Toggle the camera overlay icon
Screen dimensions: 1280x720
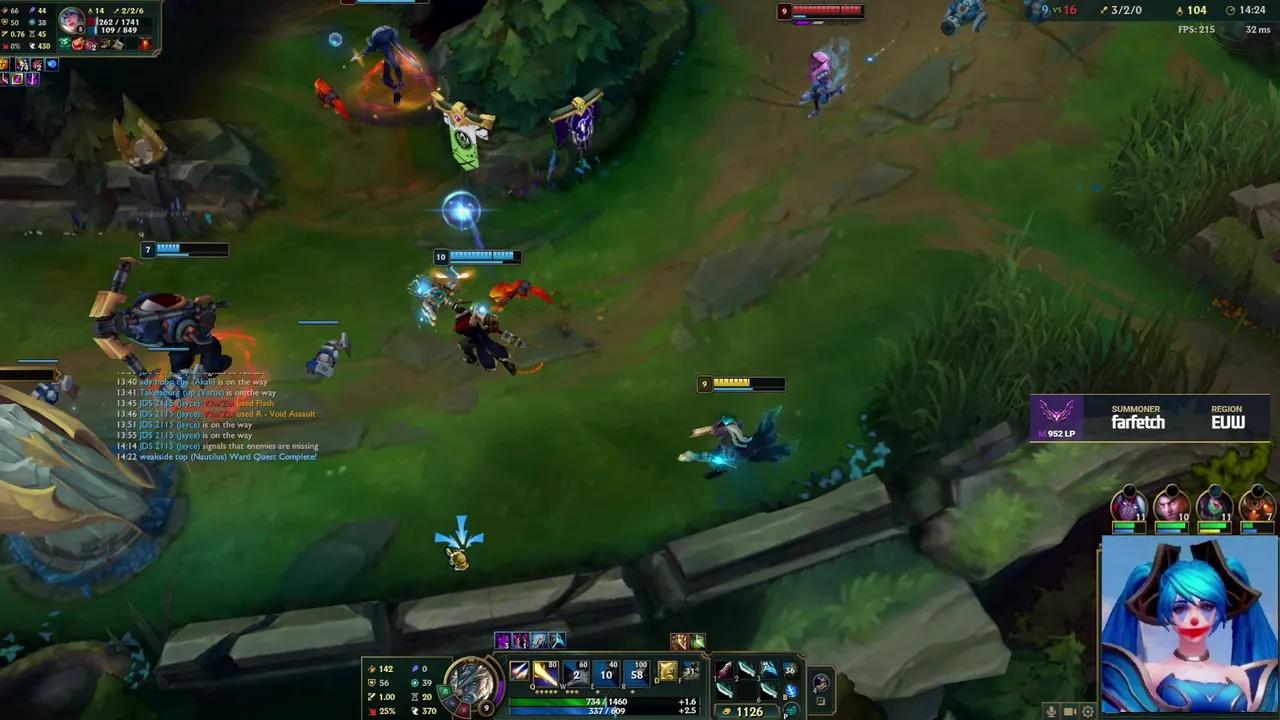point(1070,711)
